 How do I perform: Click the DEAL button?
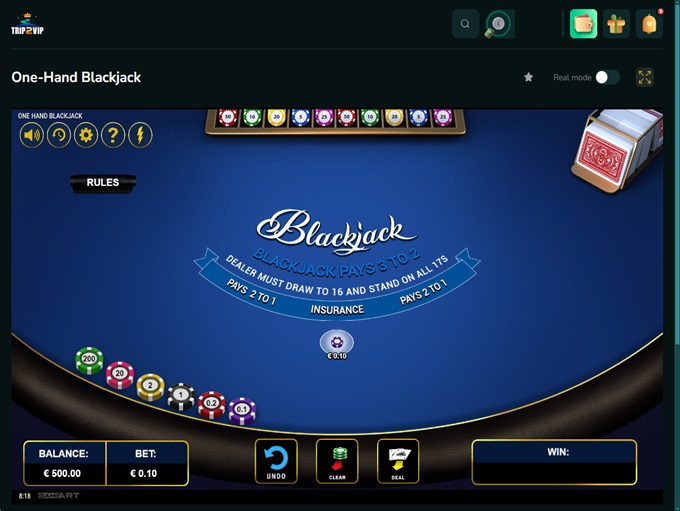pyautogui.click(x=398, y=461)
